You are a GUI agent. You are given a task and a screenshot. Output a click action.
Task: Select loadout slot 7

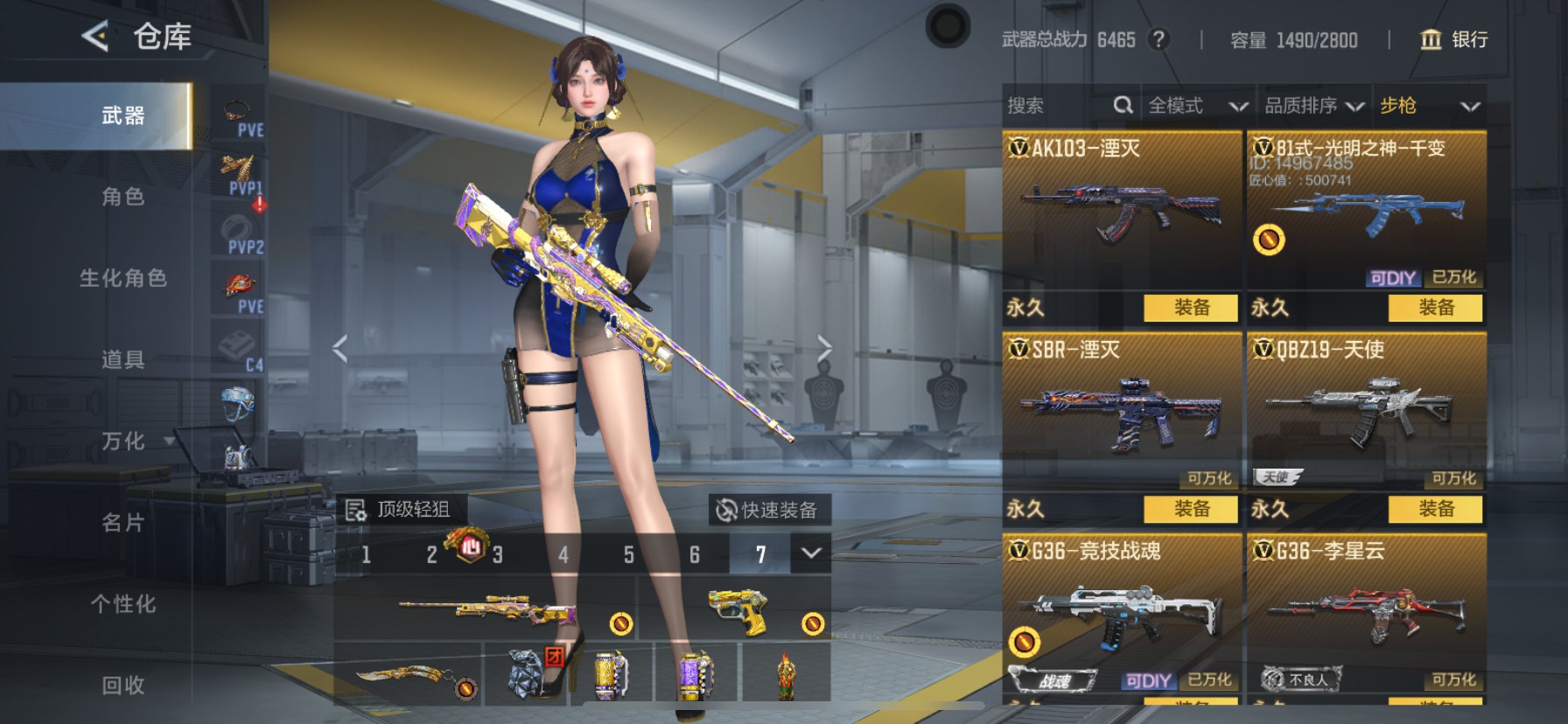760,554
